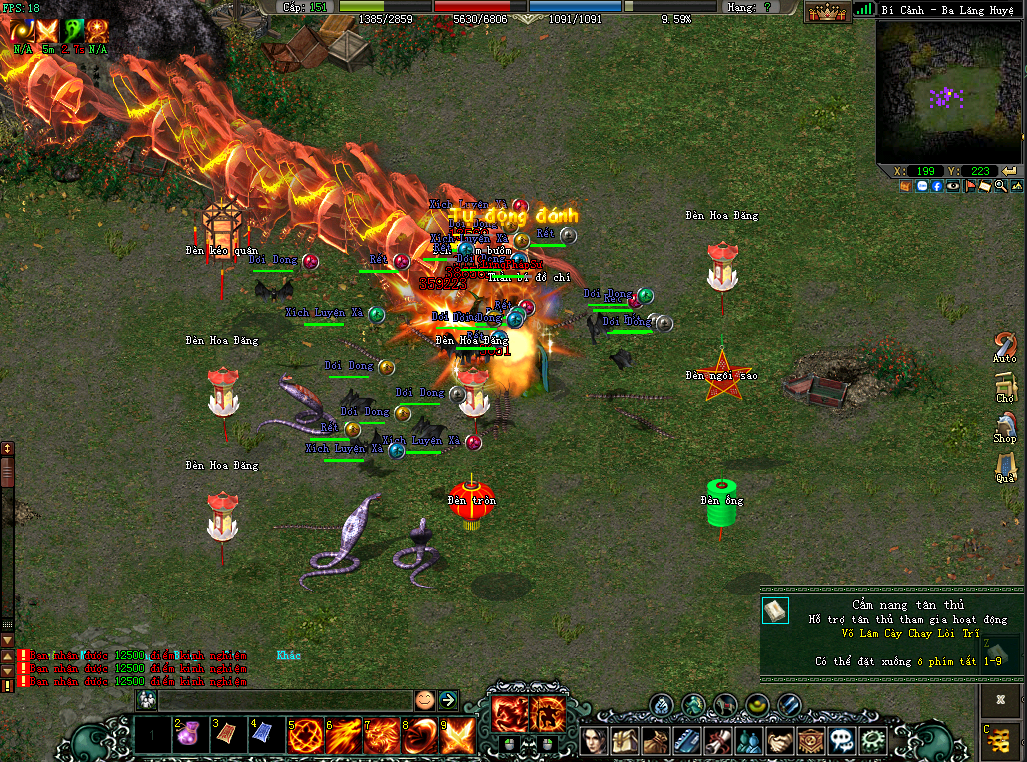Screen dimensions: 1027x762
Task: Open the Auto combat menu
Action: [x=1005, y=346]
